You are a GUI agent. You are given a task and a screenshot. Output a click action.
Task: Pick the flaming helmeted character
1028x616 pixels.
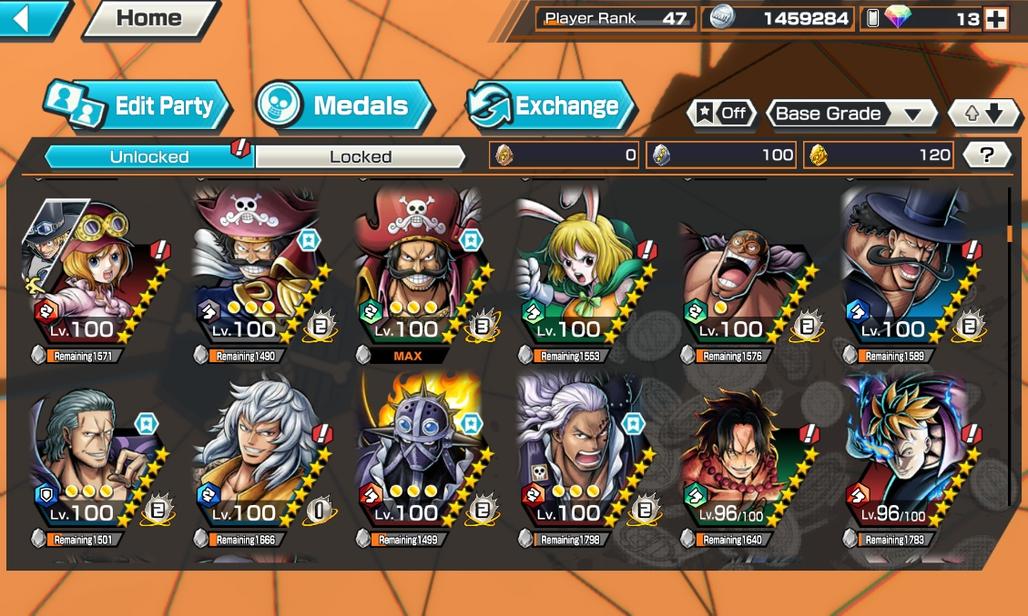[418, 455]
